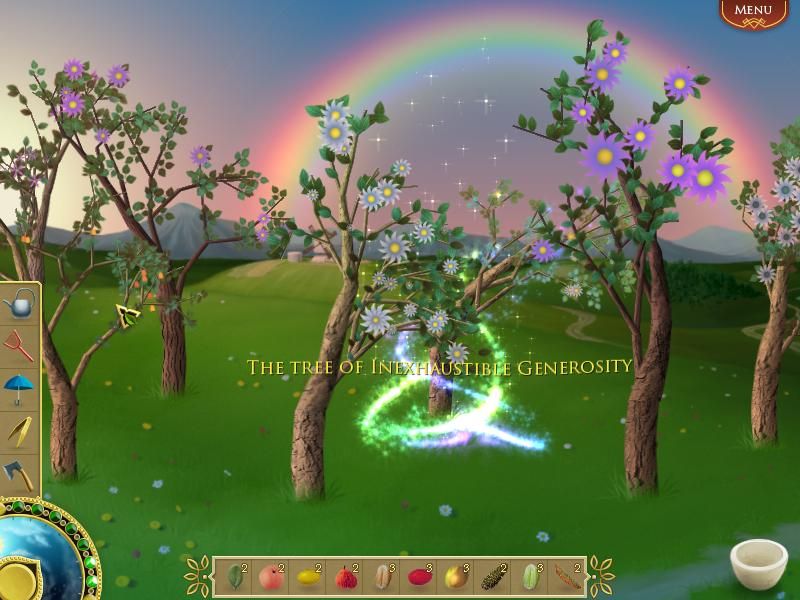Pick the yellow lemon seed slot
The image size is (800, 600).
coord(307,577)
